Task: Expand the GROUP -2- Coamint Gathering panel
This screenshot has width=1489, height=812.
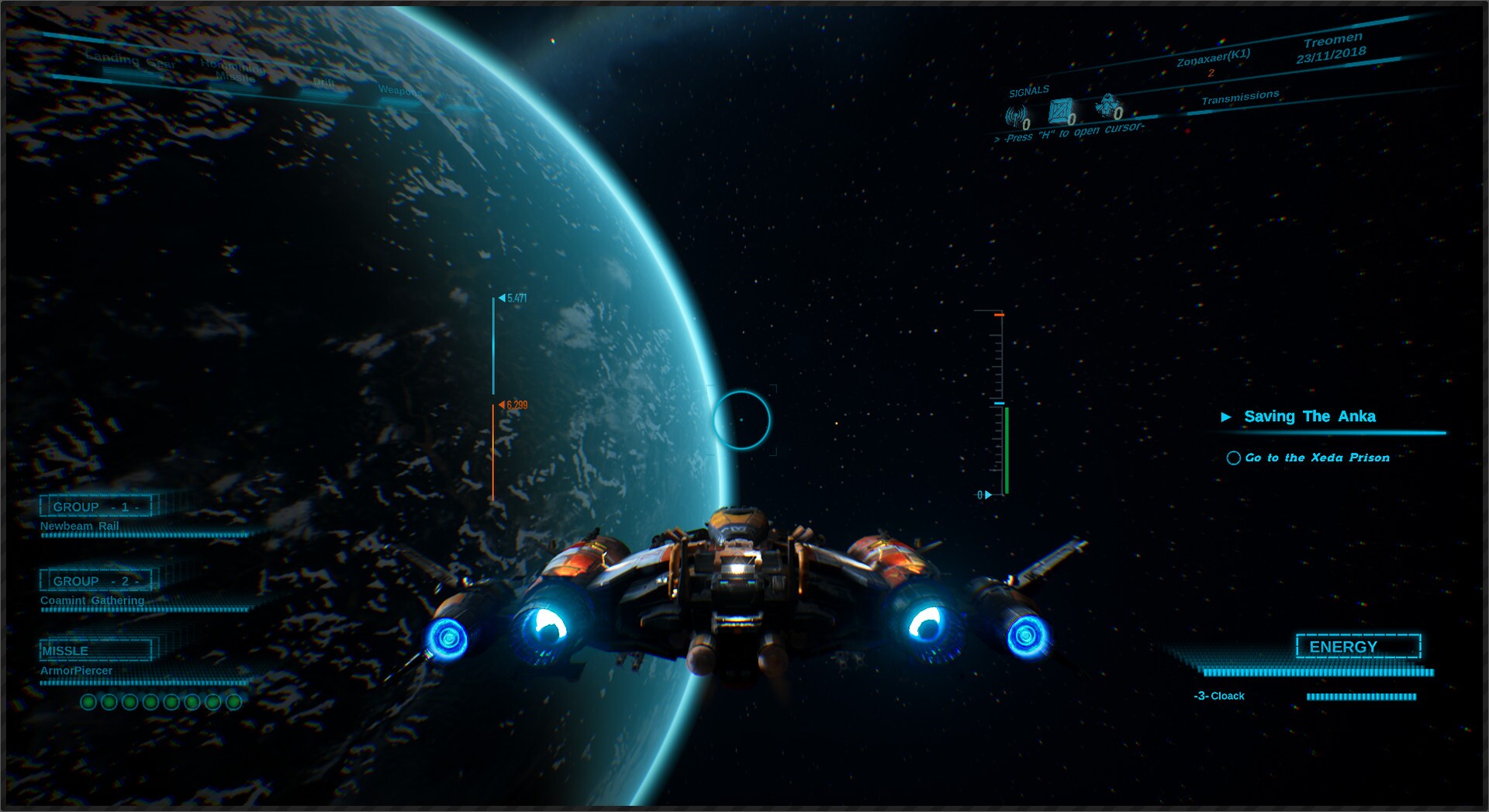Action: [96, 580]
